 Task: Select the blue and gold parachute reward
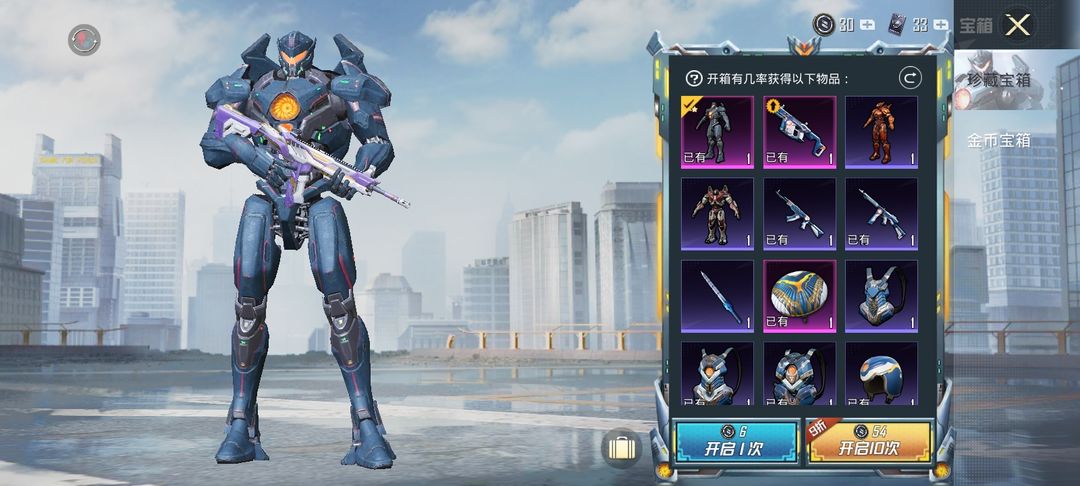tap(799, 296)
